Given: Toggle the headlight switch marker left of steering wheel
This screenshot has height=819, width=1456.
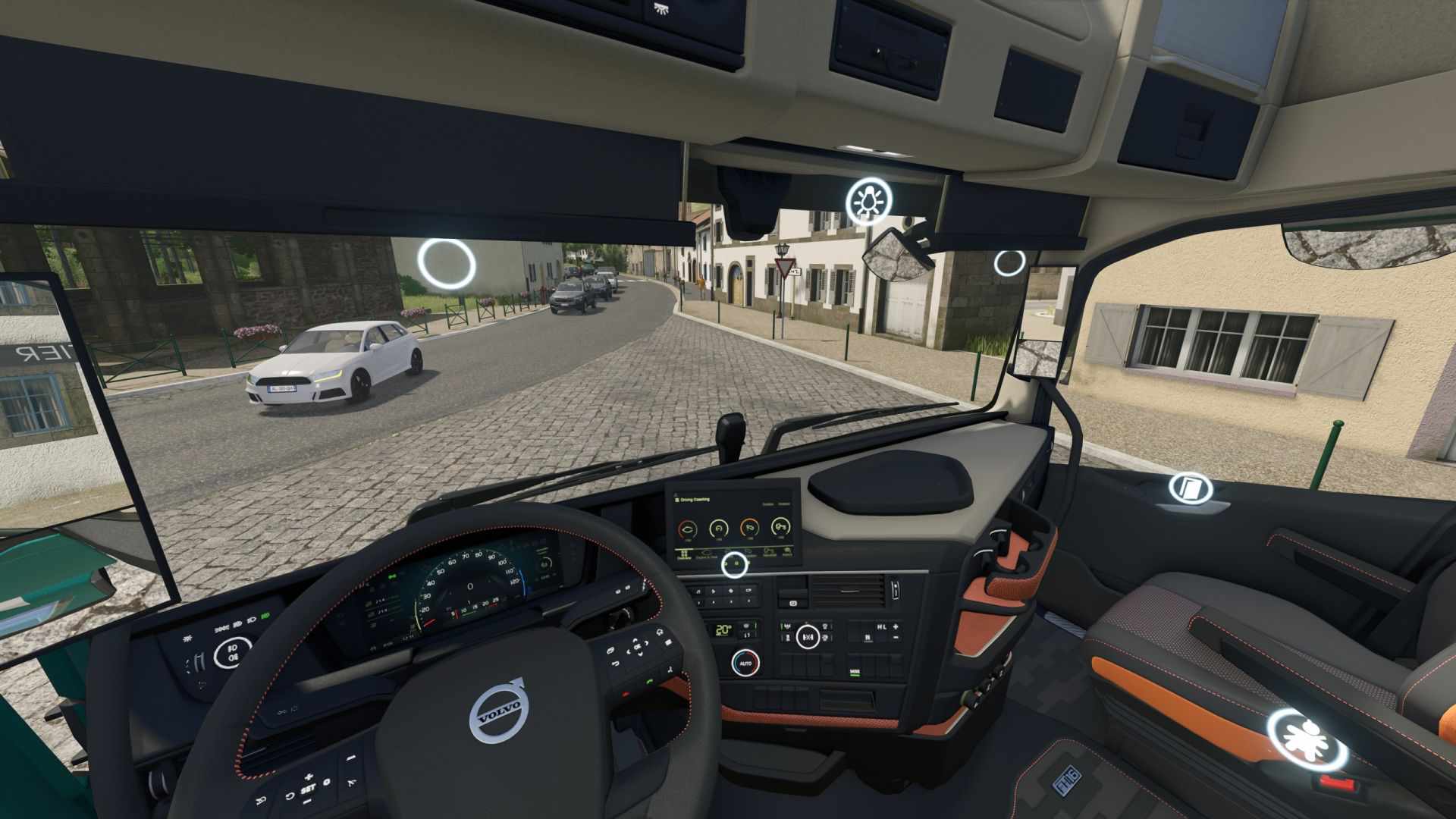Looking at the screenshot, I should pos(233,651).
